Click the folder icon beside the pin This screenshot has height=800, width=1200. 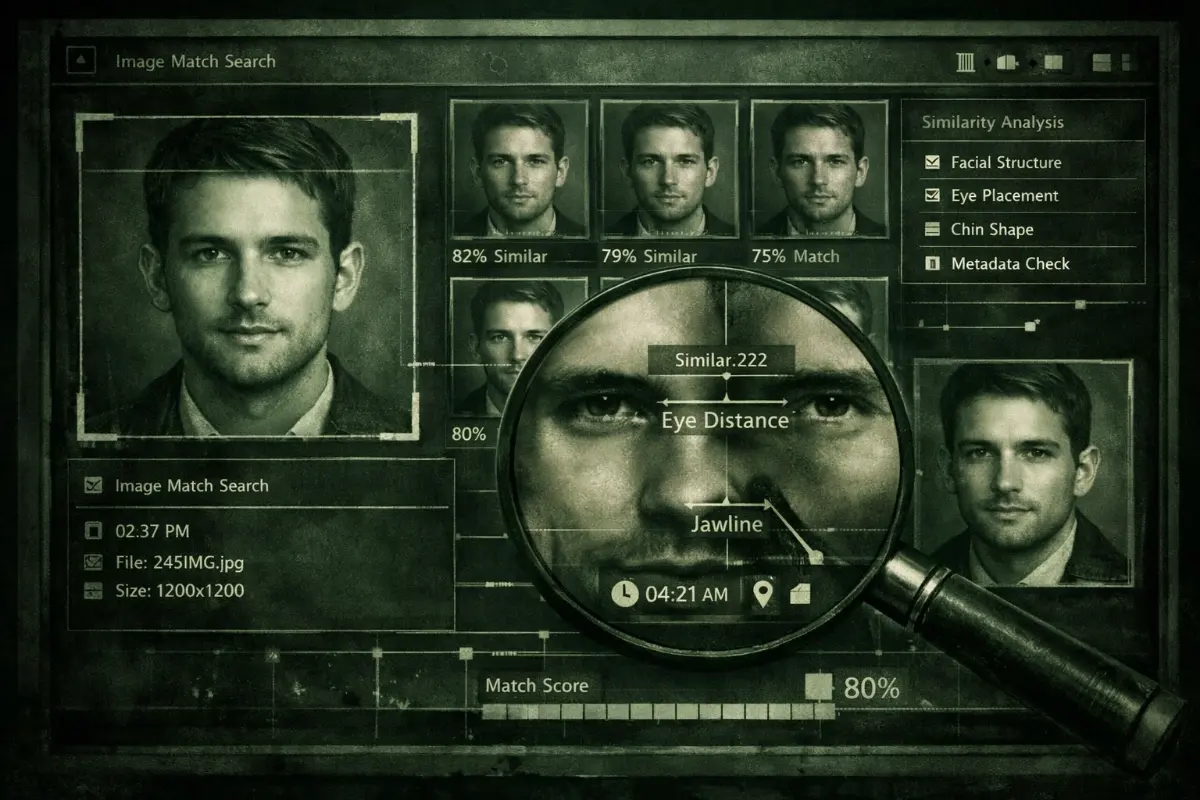800,594
